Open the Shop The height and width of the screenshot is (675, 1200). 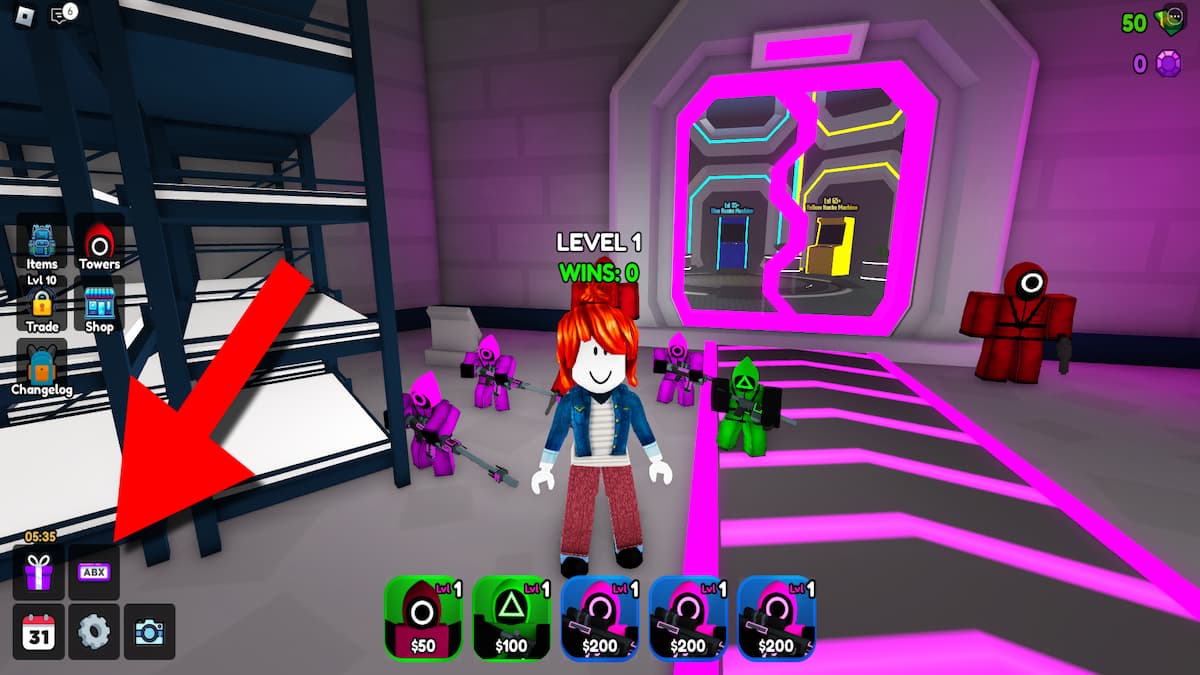point(99,308)
